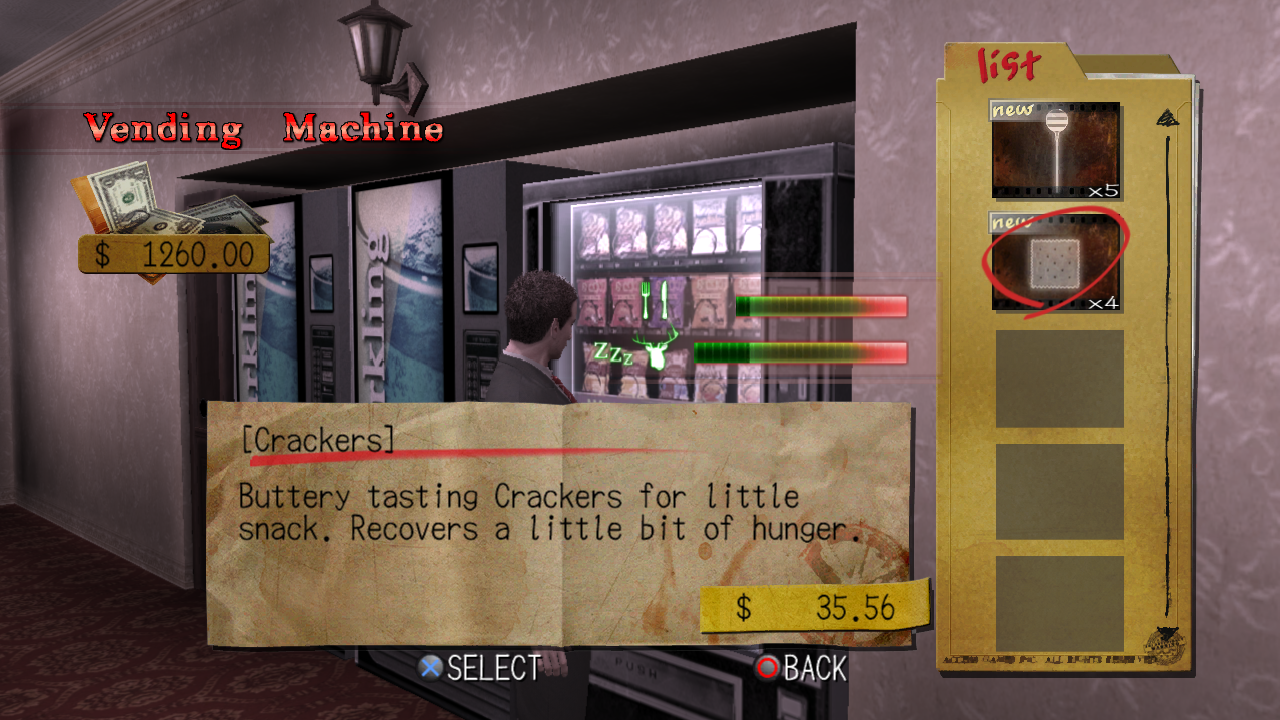Select the lollipop item in the list
Screen dimensions: 1280x720
pyautogui.click(x=1056, y=151)
